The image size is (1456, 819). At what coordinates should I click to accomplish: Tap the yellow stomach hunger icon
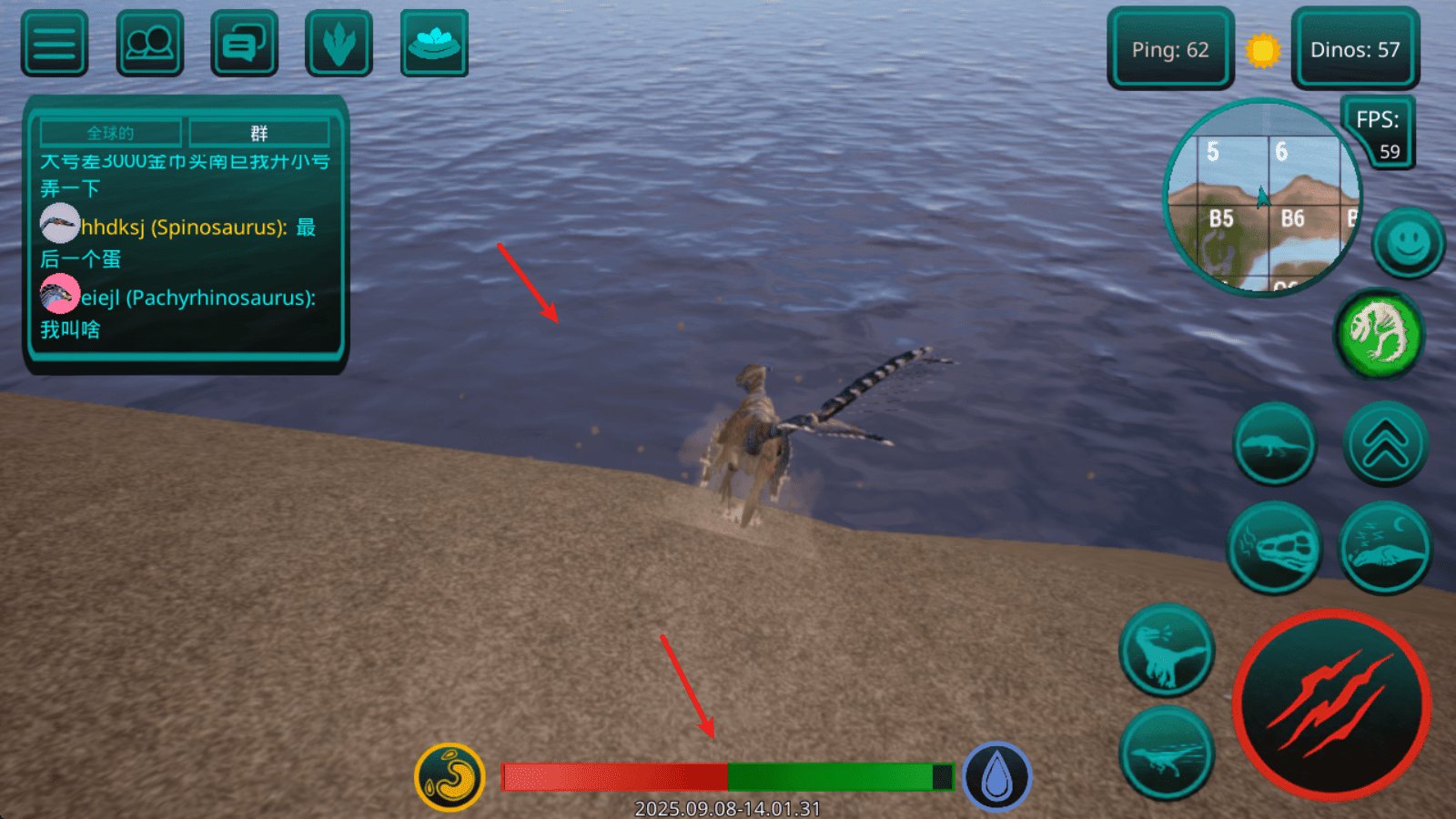click(450, 777)
